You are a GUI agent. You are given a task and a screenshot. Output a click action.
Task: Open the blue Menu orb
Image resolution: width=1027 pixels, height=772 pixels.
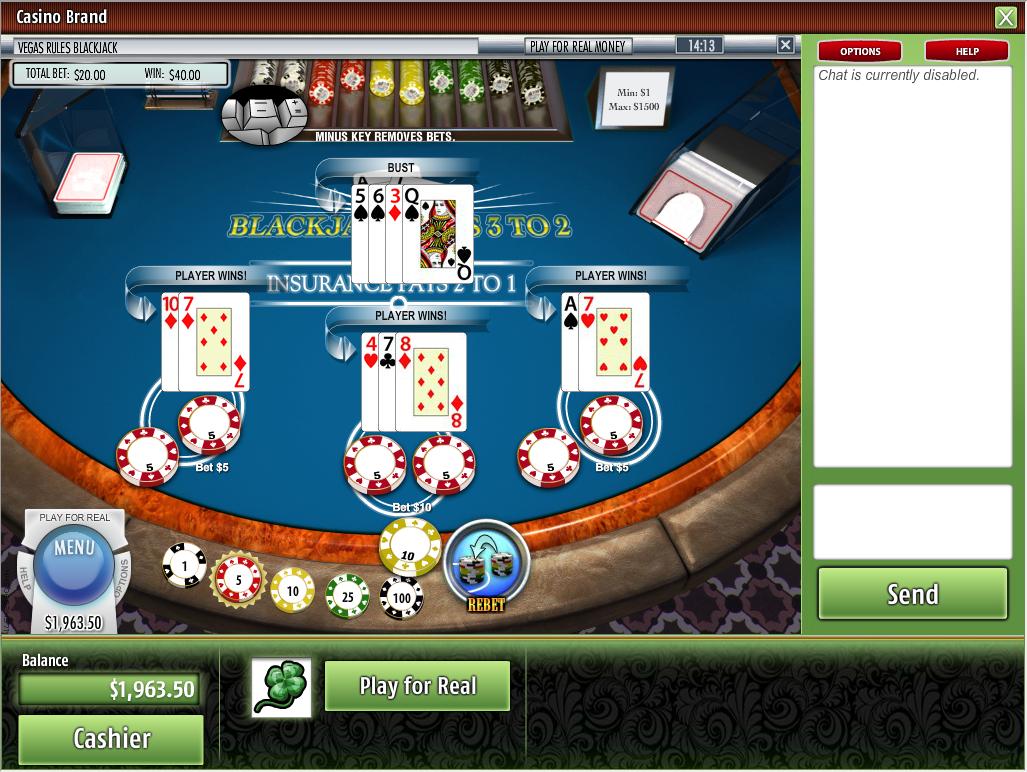click(74, 558)
